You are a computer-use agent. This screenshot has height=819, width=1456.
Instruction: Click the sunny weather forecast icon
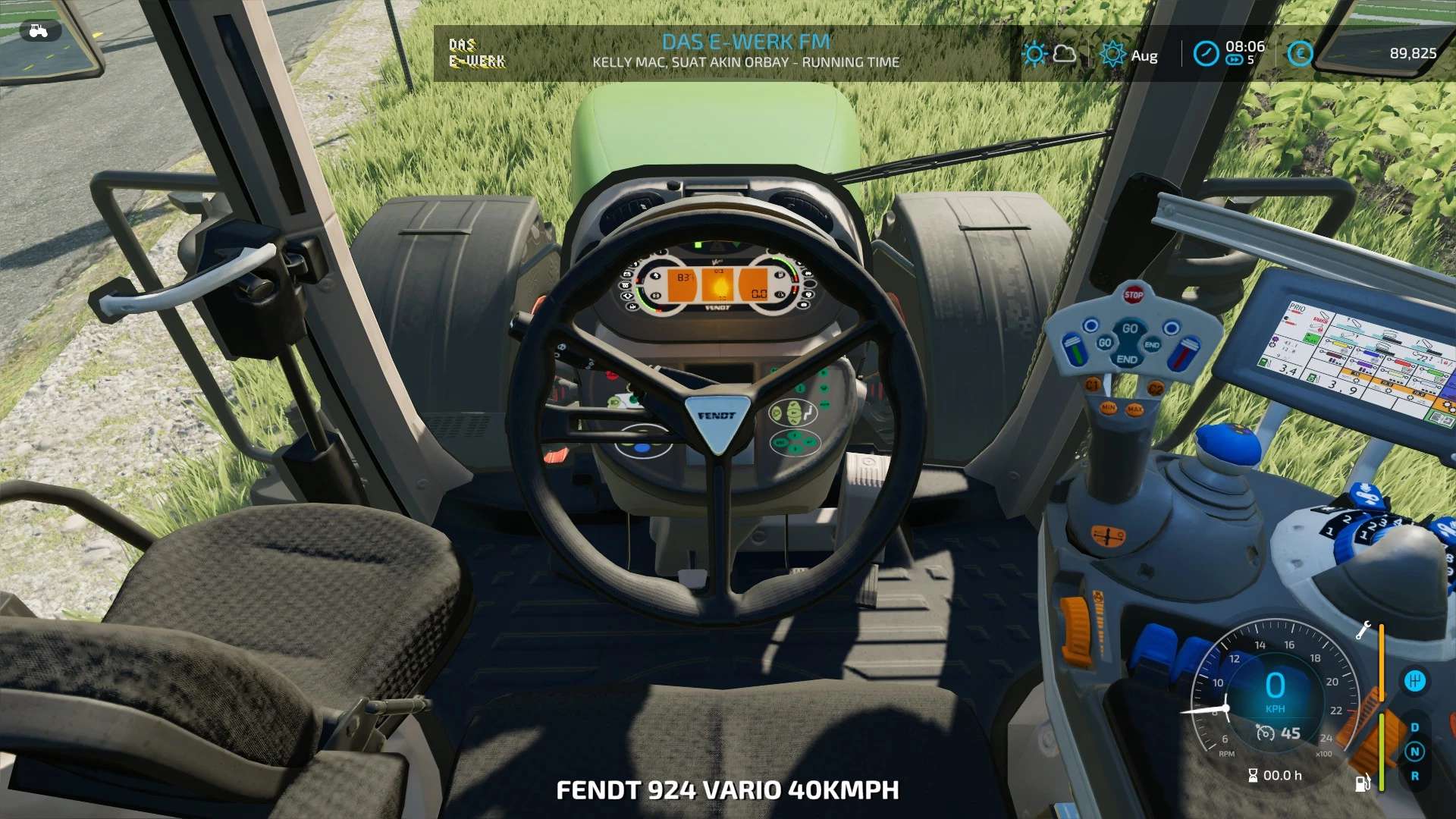click(x=1034, y=54)
